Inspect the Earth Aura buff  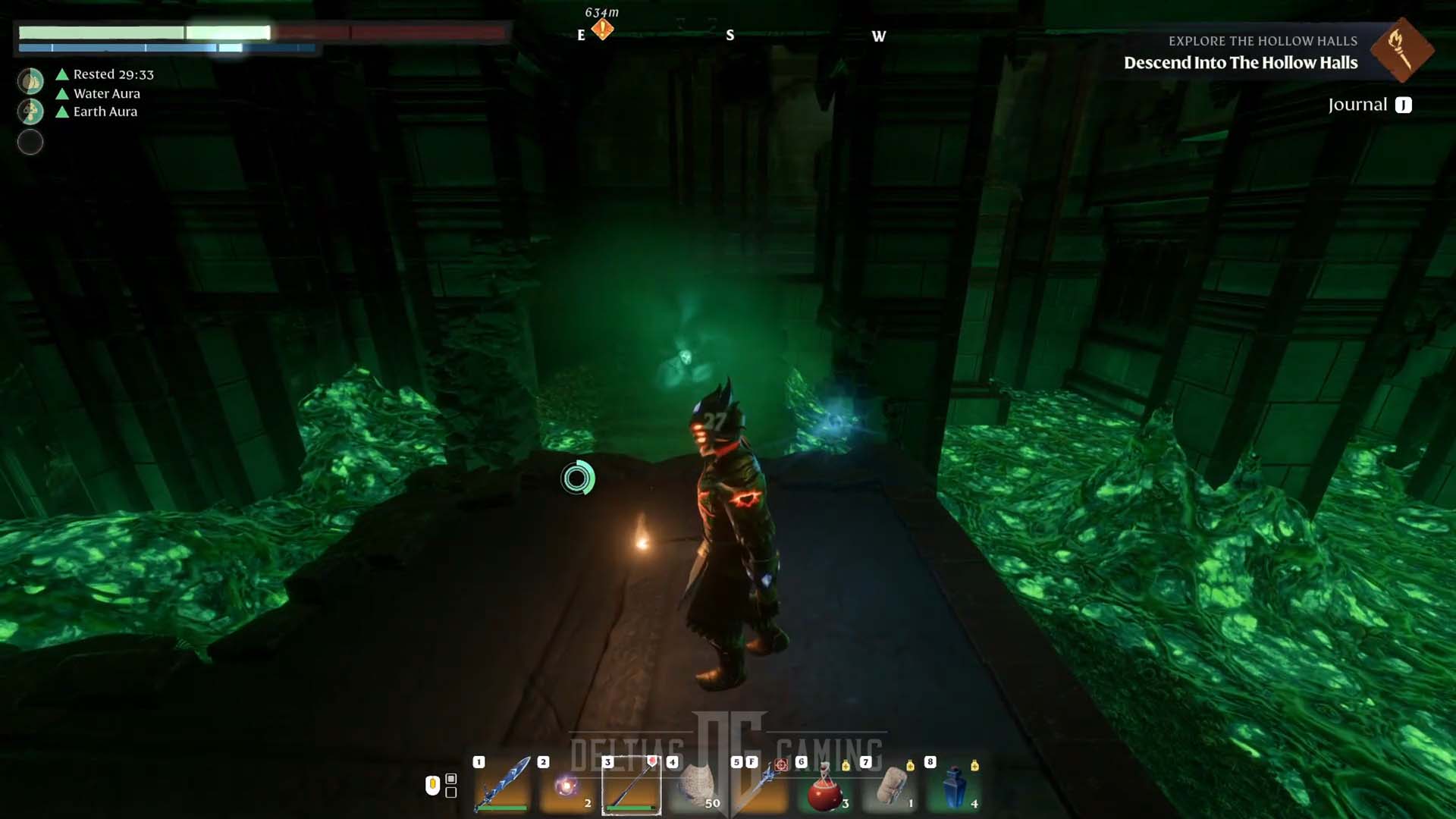(105, 111)
